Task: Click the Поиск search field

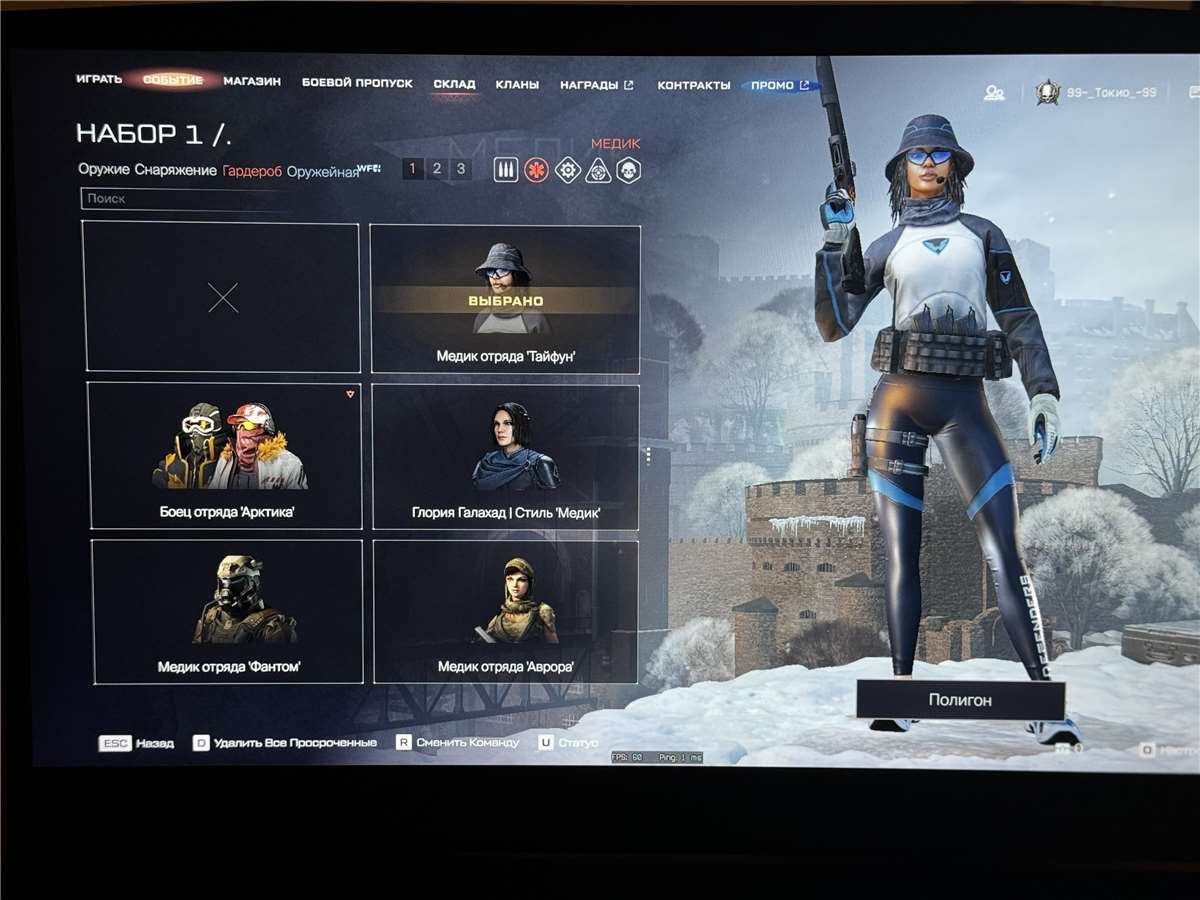Action: tap(180, 199)
